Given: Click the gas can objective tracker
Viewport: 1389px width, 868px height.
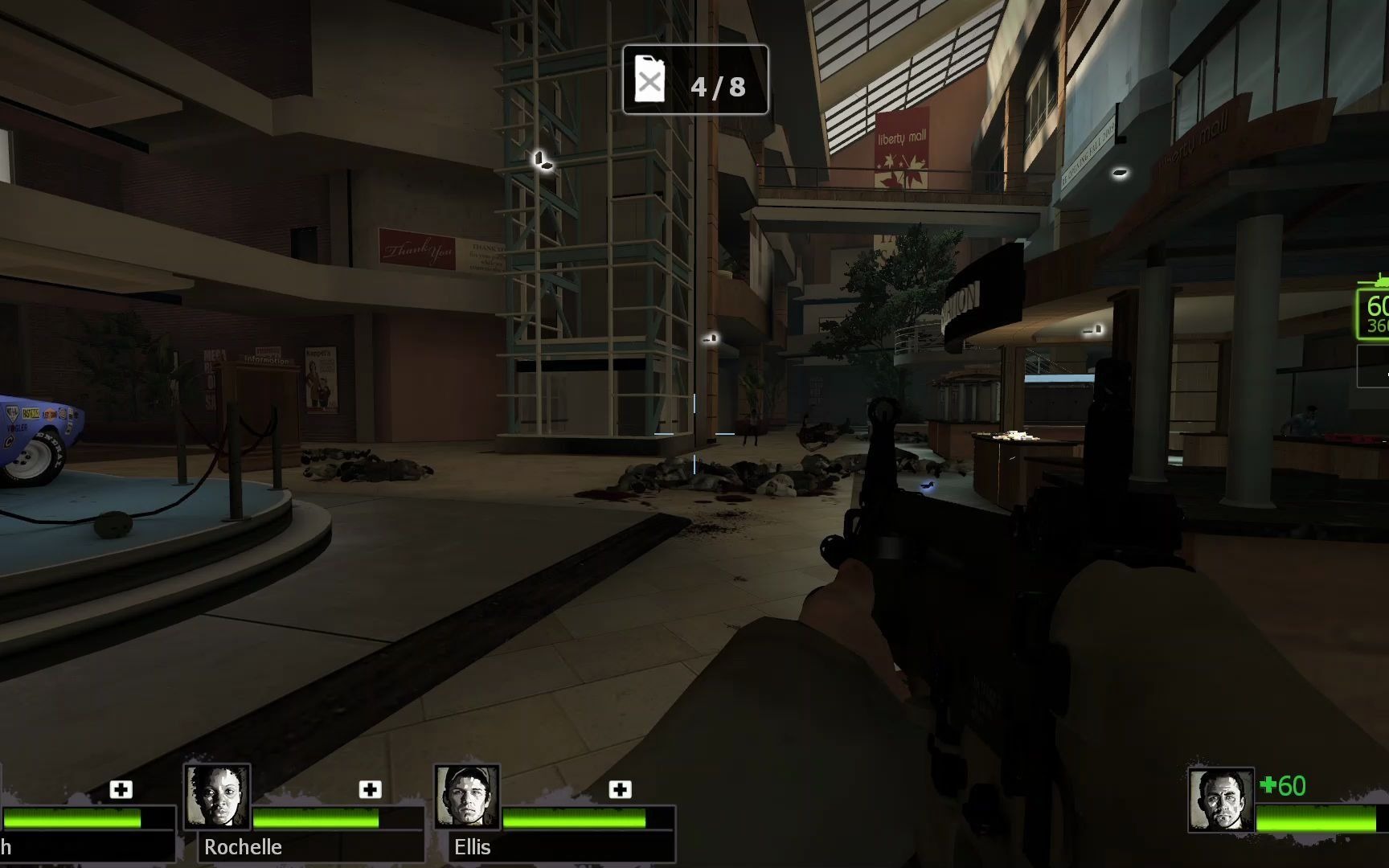Looking at the screenshot, I should click(695, 80).
